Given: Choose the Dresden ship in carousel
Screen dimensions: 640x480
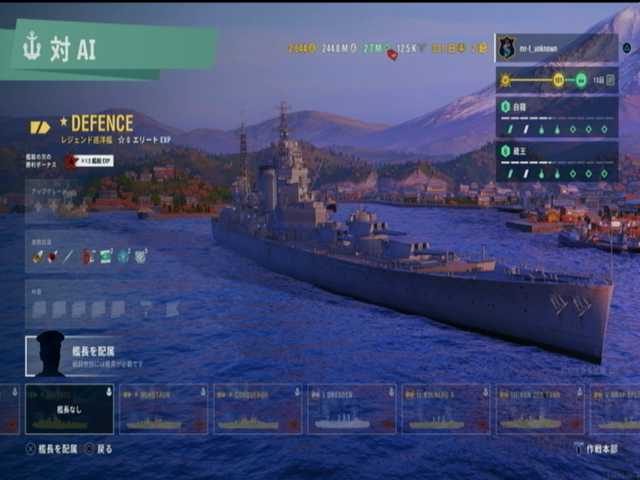Looking at the screenshot, I should 351,410.
